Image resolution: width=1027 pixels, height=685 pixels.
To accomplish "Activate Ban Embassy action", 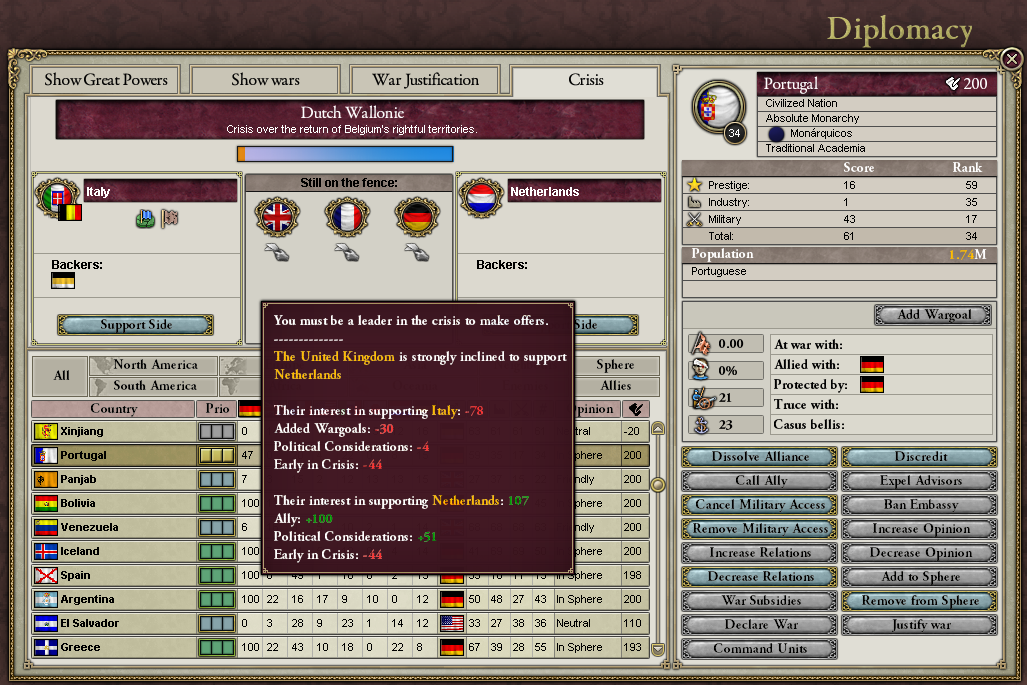I will click(x=920, y=505).
